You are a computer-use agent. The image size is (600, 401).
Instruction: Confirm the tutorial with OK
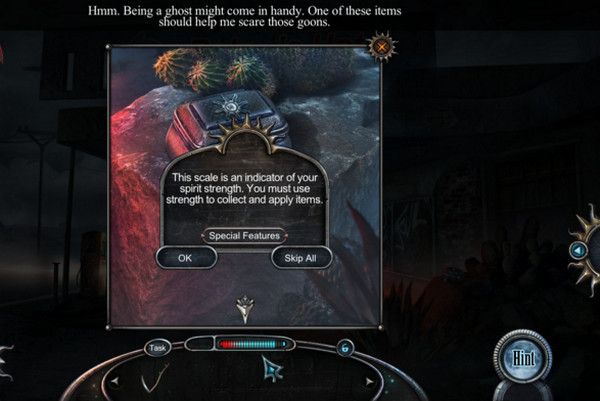[185, 258]
